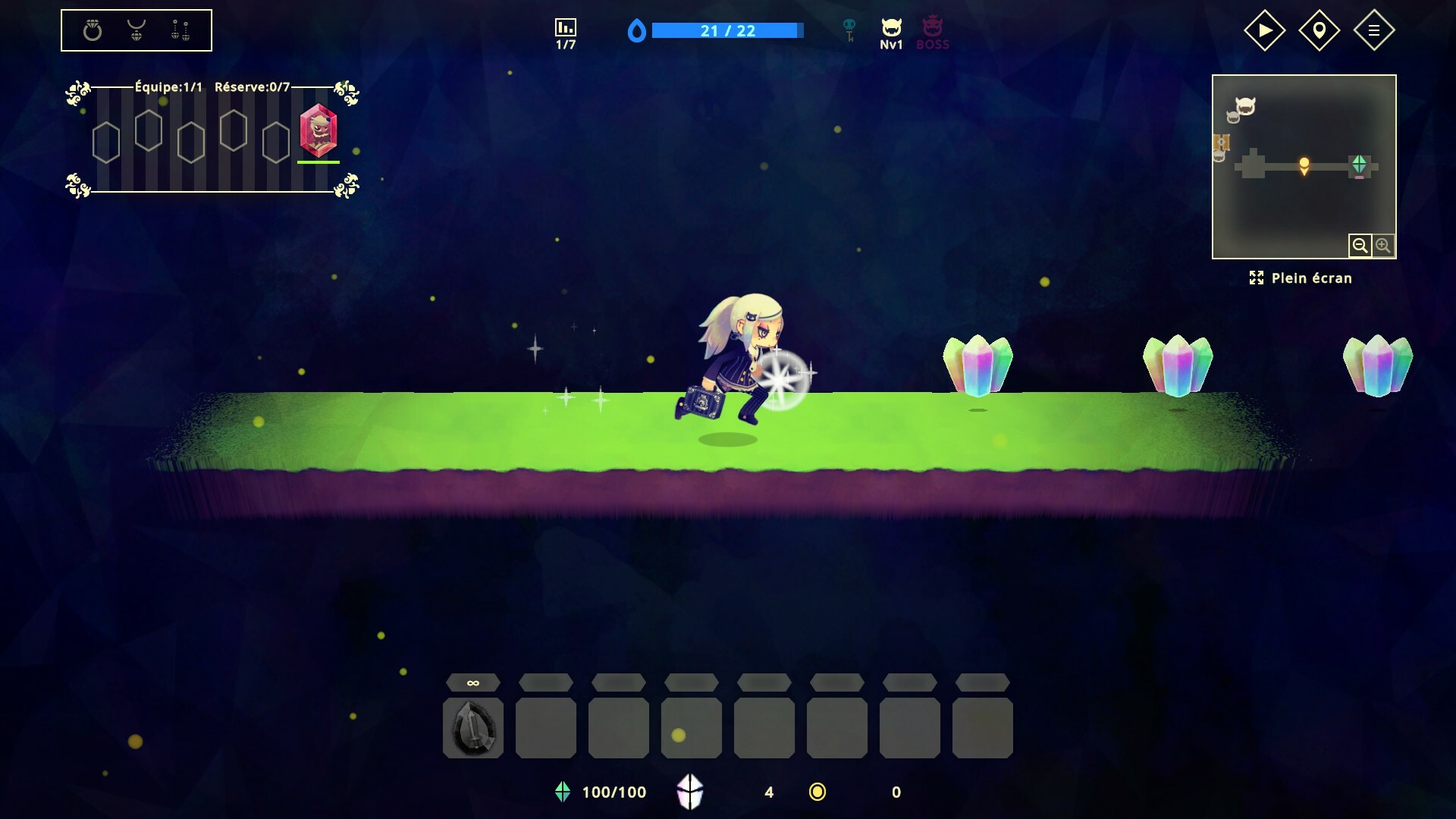Image resolution: width=1456 pixels, height=819 pixels.
Task: Open the ring equipment icon
Action: click(x=93, y=30)
